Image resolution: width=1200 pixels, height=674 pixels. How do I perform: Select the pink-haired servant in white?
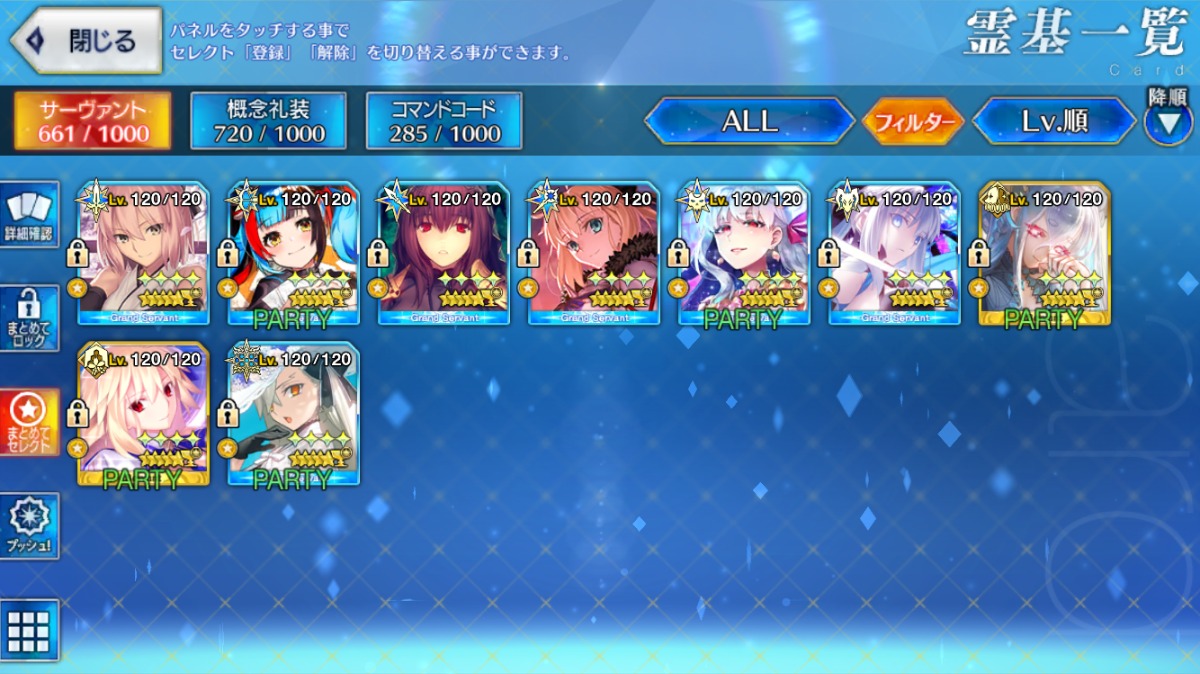click(144, 255)
